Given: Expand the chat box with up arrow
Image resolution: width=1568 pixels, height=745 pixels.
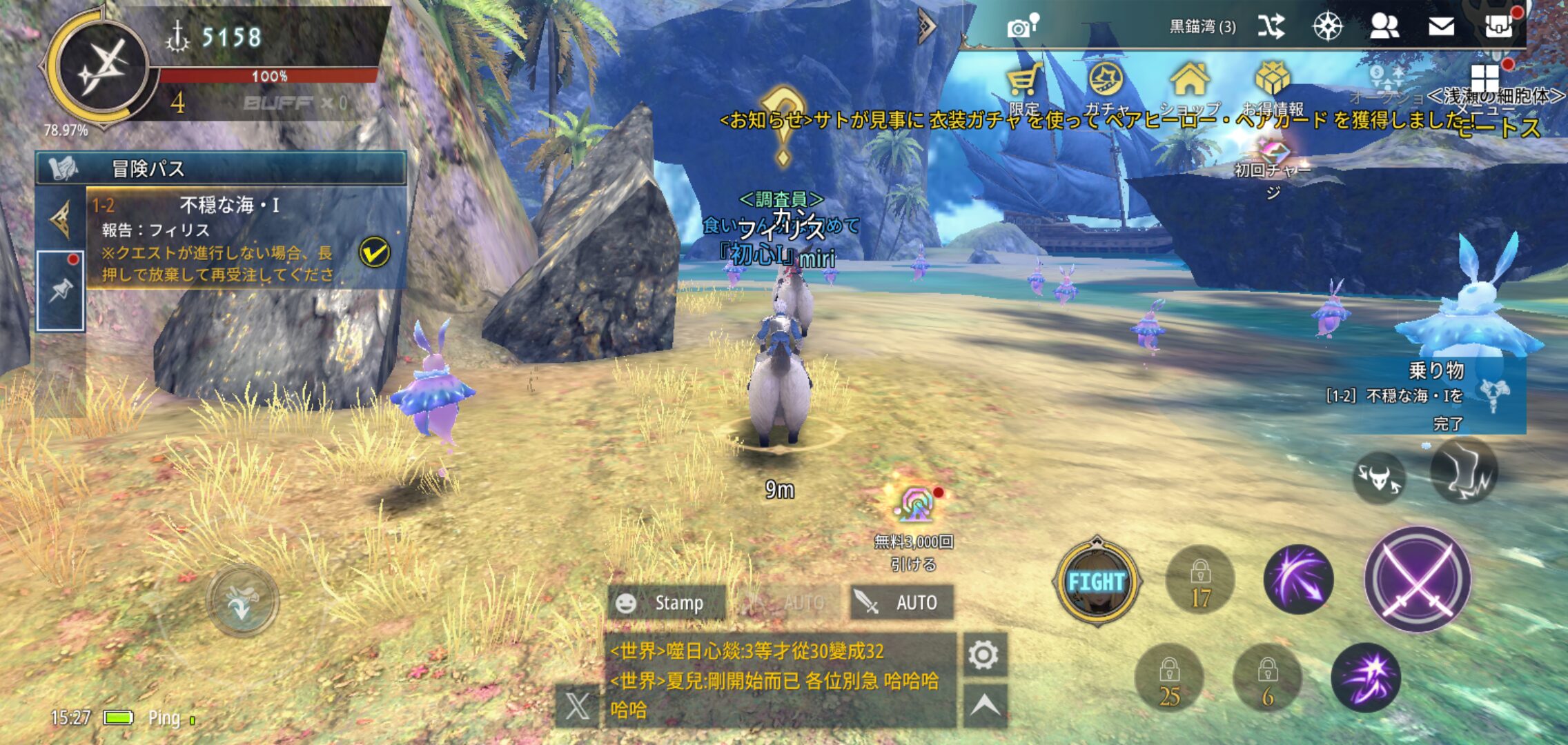Looking at the screenshot, I should pos(985,706).
